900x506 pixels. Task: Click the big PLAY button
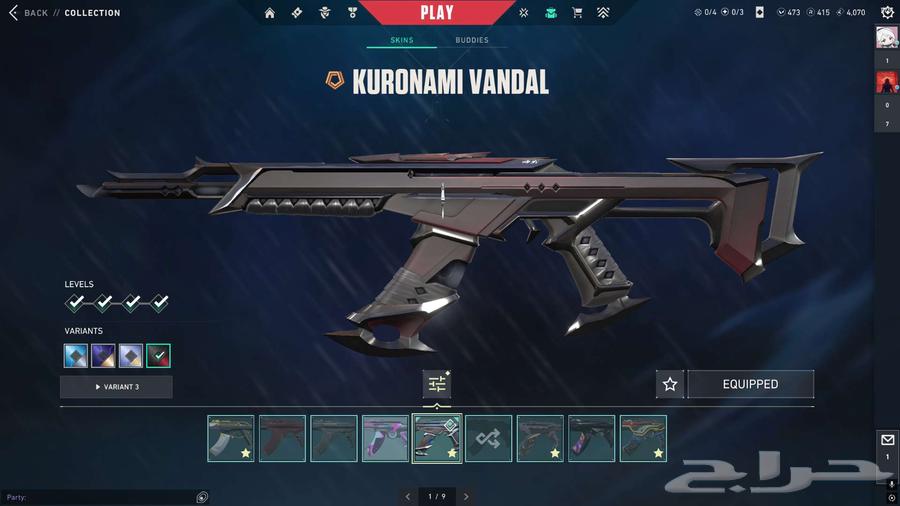point(437,13)
